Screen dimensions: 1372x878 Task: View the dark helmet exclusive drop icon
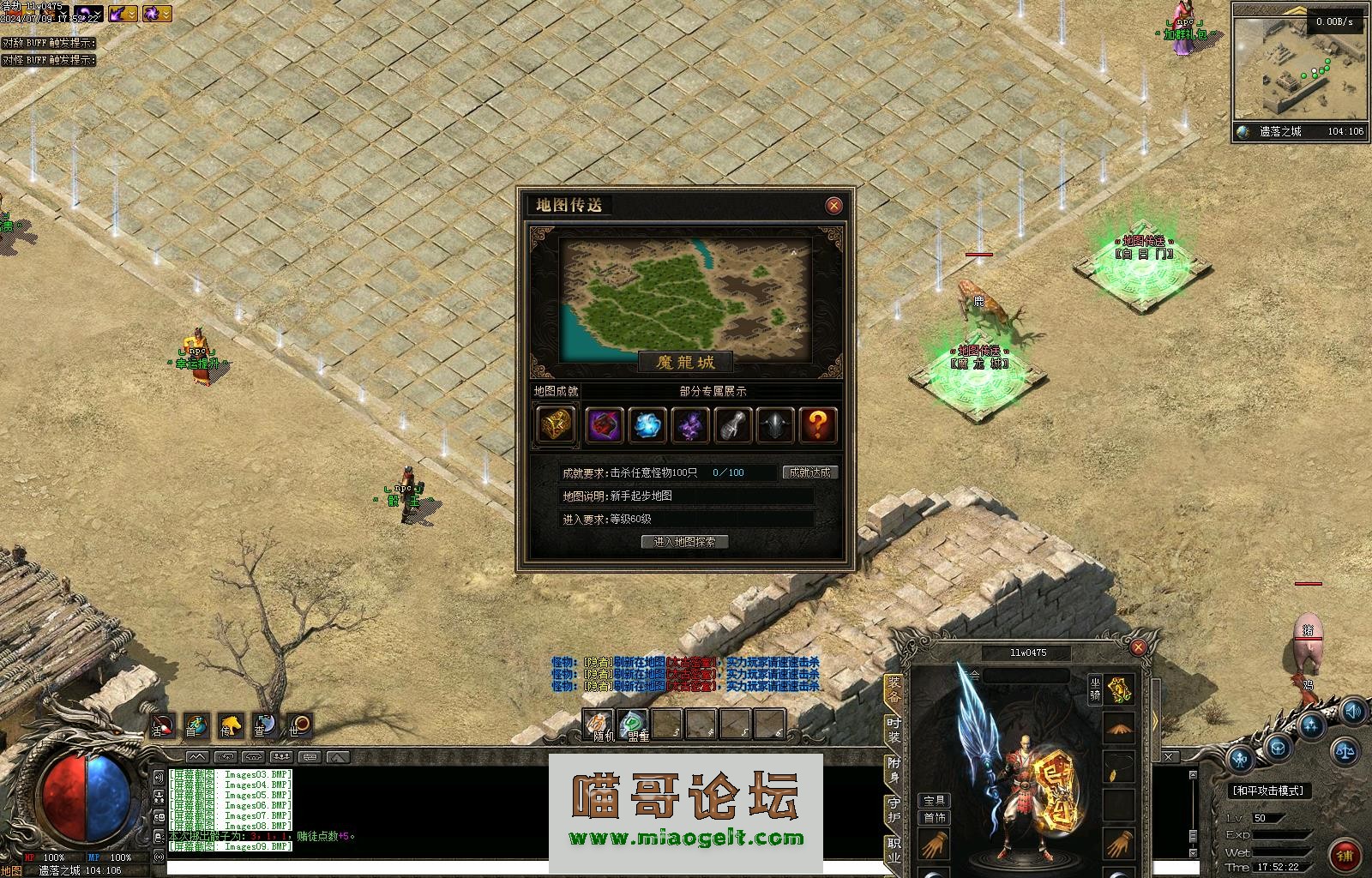point(775,424)
